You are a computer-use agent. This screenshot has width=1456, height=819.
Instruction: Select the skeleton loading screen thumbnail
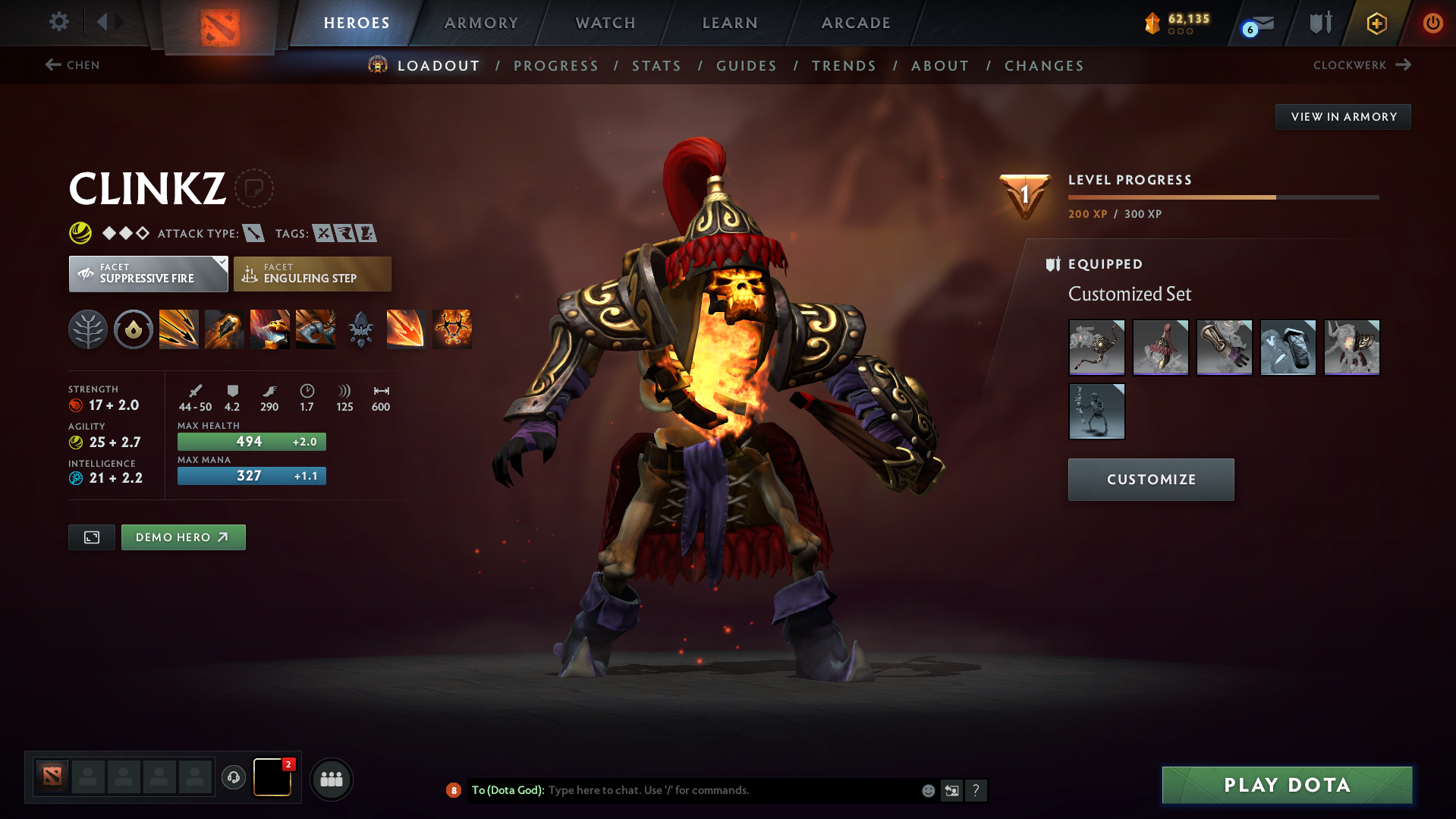click(1096, 411)
